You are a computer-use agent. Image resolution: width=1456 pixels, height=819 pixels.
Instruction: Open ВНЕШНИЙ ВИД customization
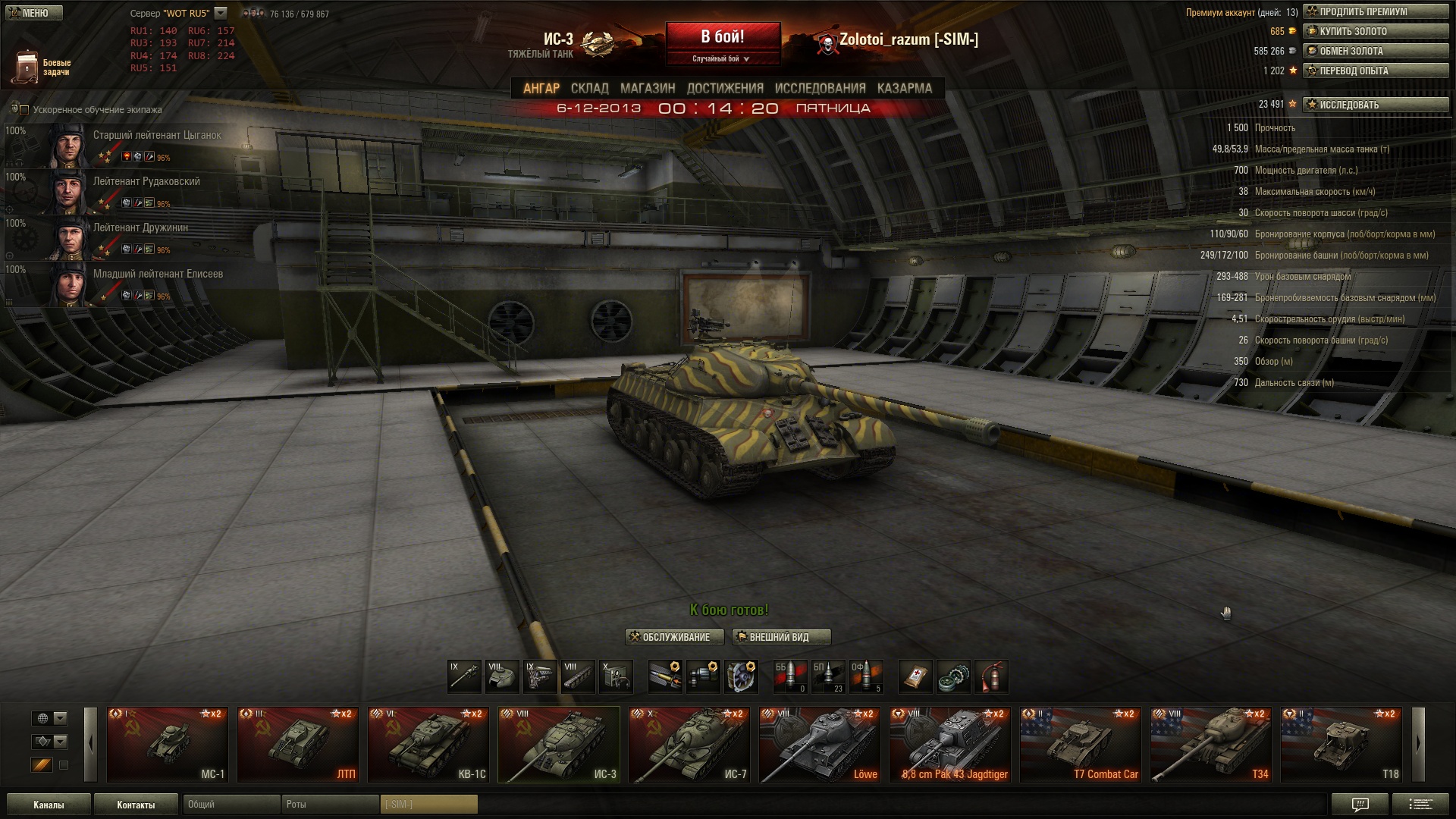click(781, 638)
